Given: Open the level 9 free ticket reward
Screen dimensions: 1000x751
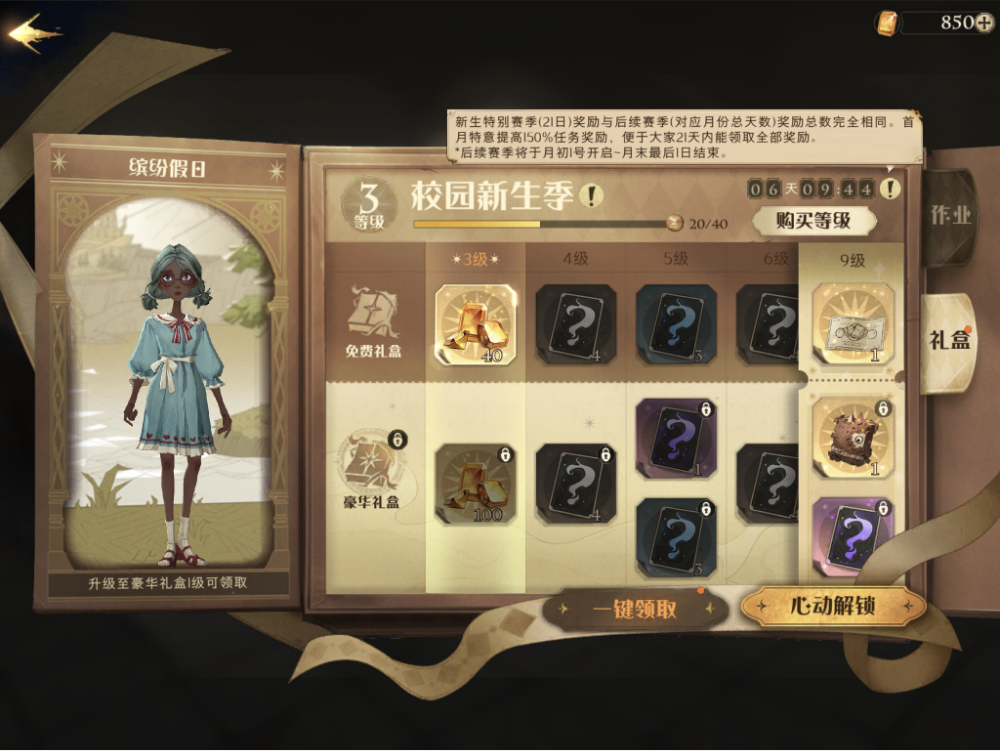Looking at the screenshot, I should click(x=853, y=323).
